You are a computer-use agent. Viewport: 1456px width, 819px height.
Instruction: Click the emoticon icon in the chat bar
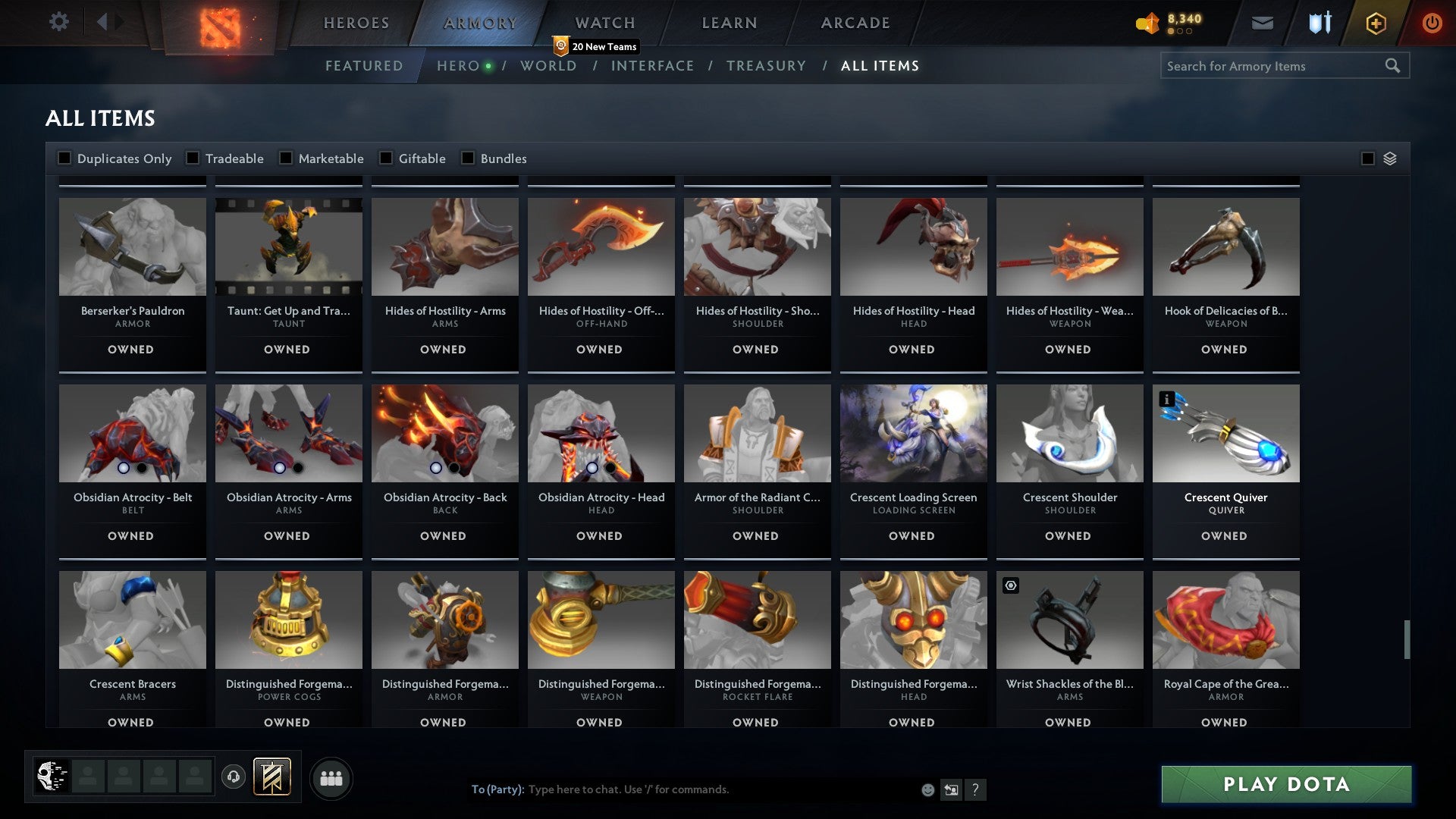tap(927, 789)
